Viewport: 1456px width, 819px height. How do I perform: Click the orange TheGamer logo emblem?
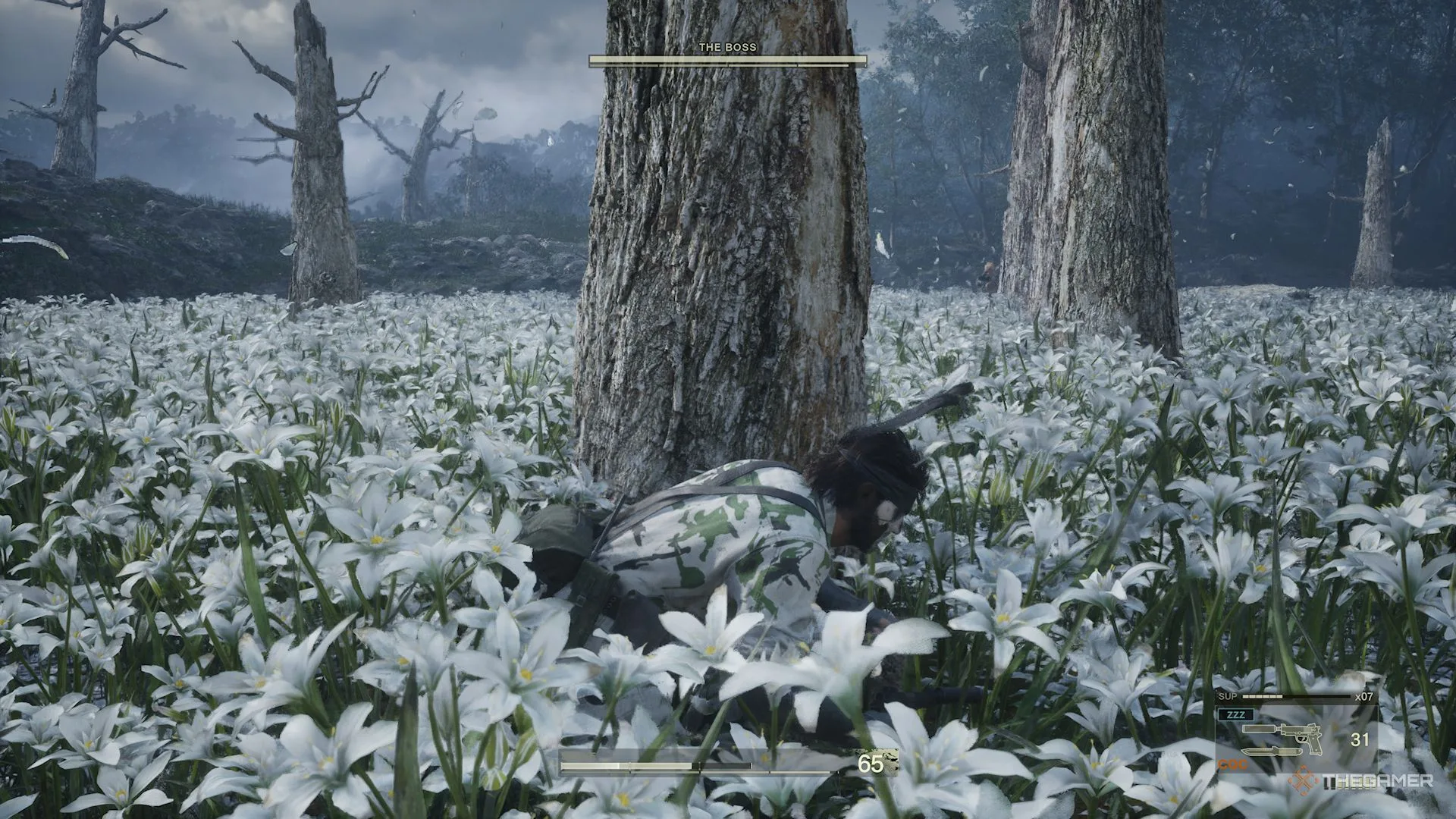[1304, 781]
